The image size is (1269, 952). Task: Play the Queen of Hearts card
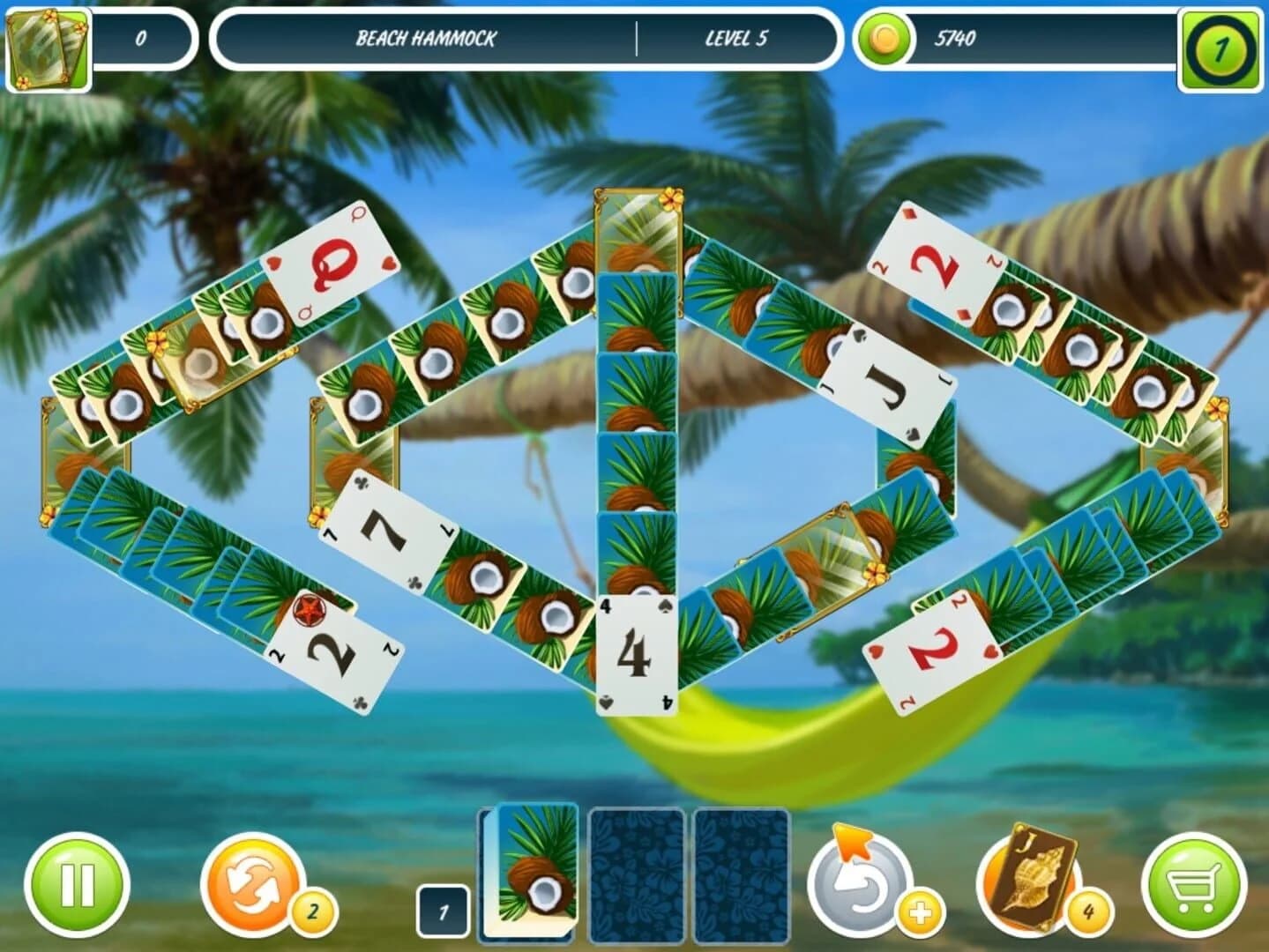pyautogui.click(x=333, y=264)
